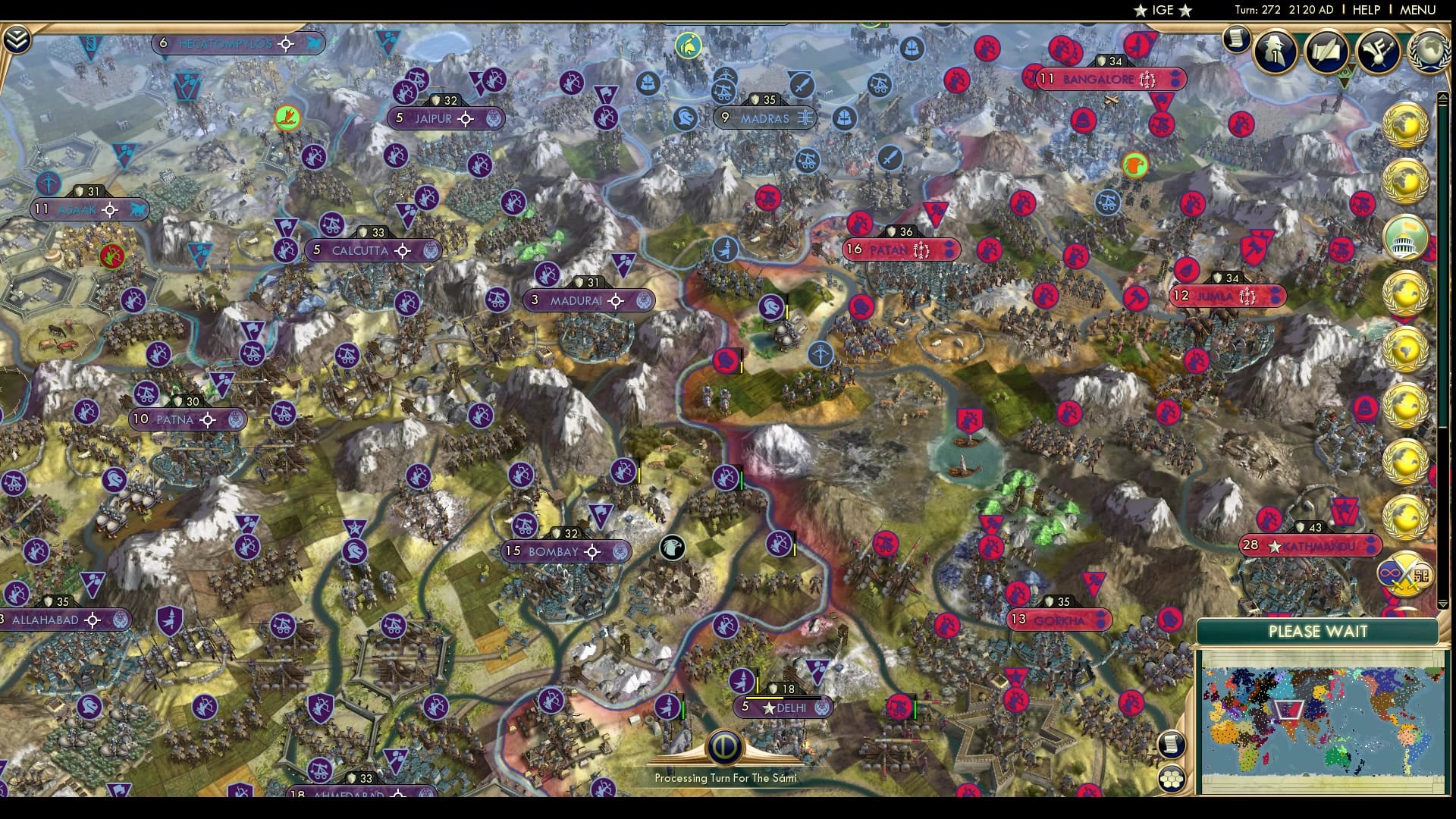Open the Great Works screen
The width and height of the screenshot is (1456, 819).
click(1327, 50)
